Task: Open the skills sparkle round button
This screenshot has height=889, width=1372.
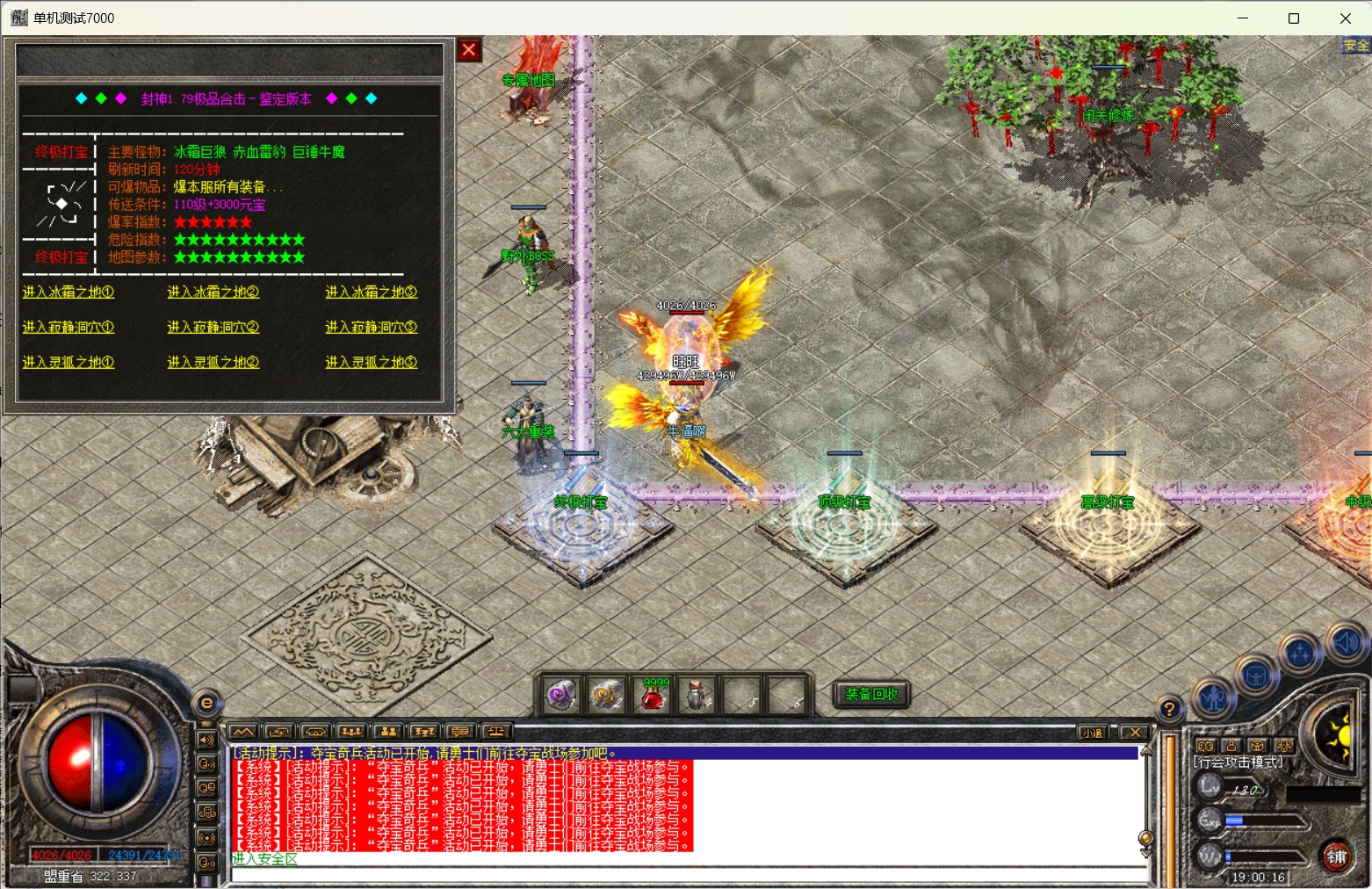Action: click(1300, 654)
